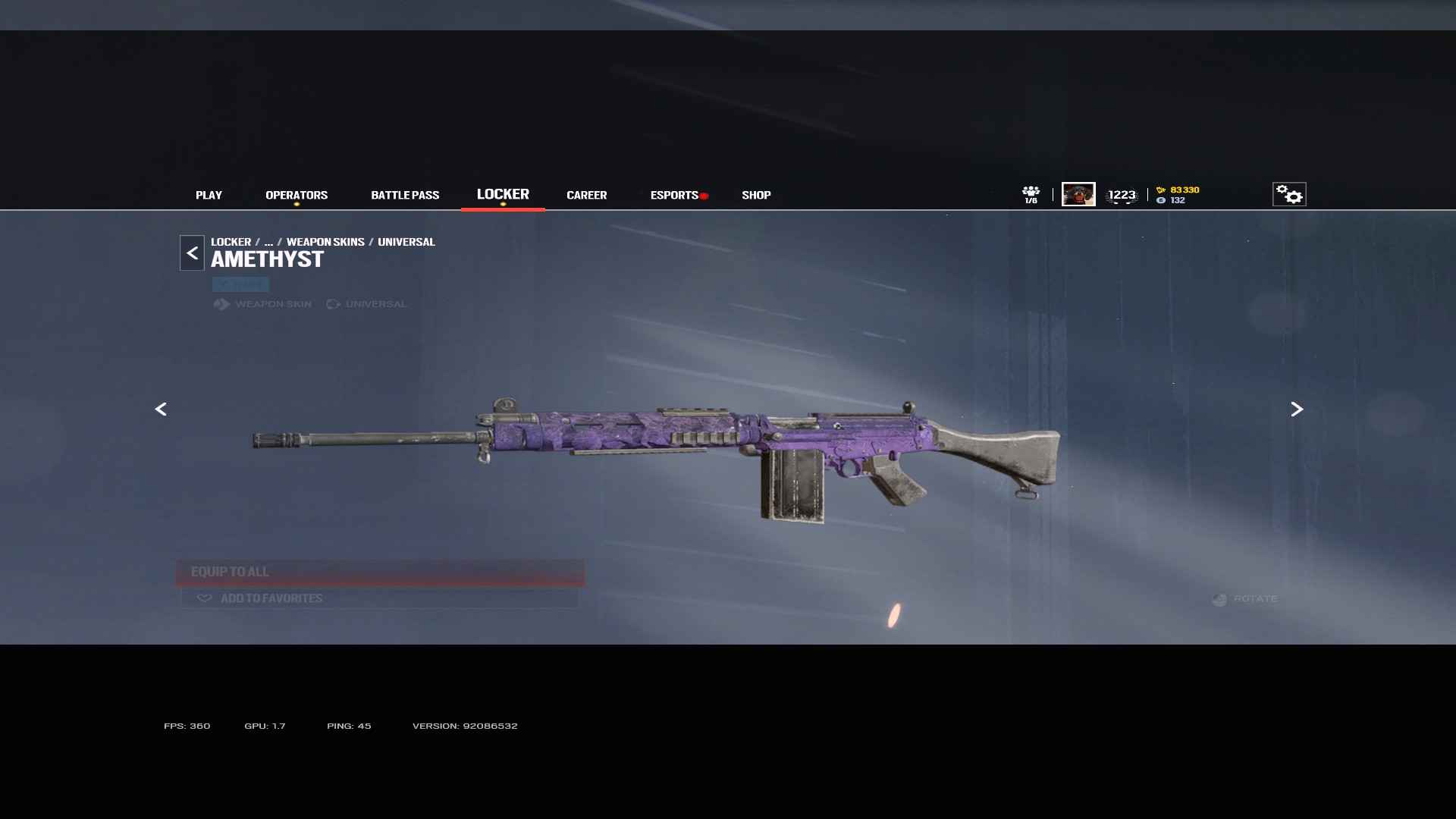
Task: Show the next weapon skin
Action: tap(1297, 409)
